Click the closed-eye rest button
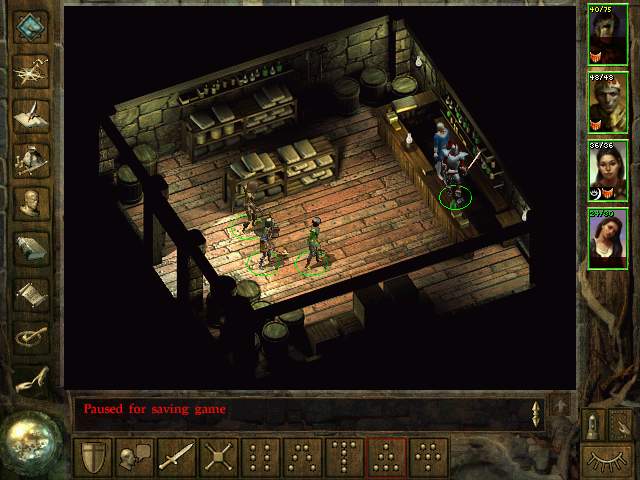Screen dimensions: 640x480 pyautogui.click(x=606, y=461)
